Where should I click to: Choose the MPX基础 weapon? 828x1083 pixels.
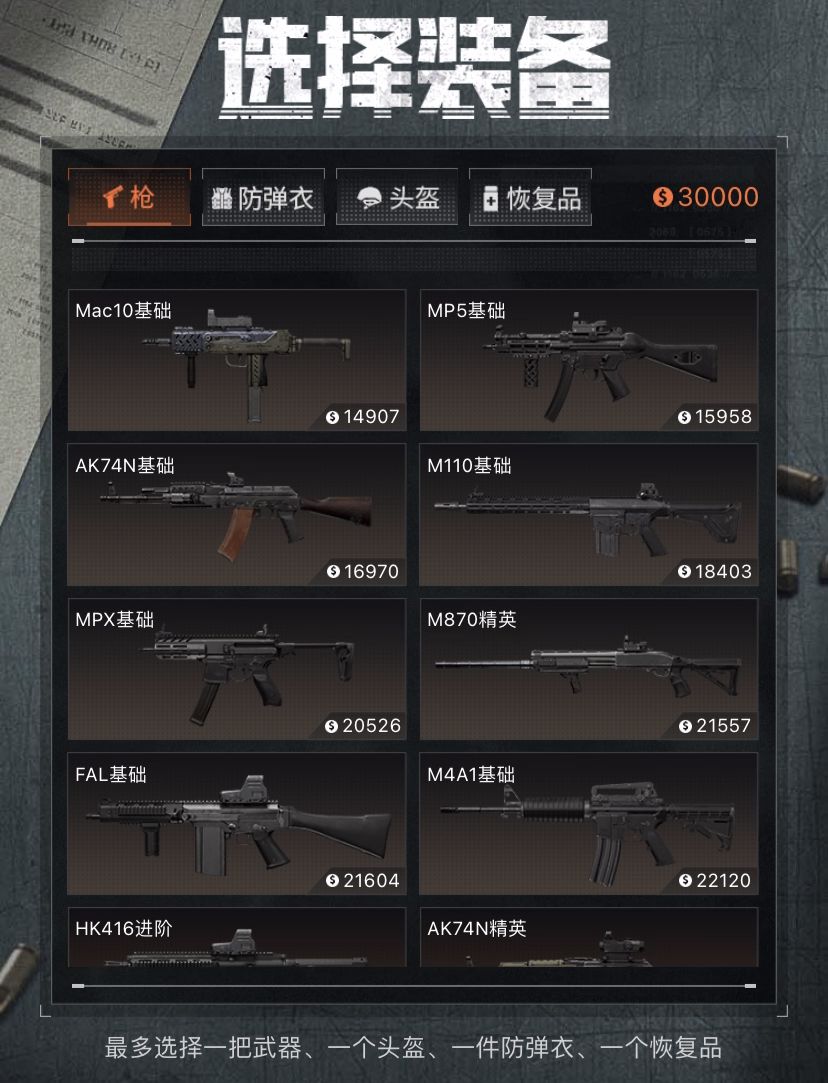click(237, 669)
